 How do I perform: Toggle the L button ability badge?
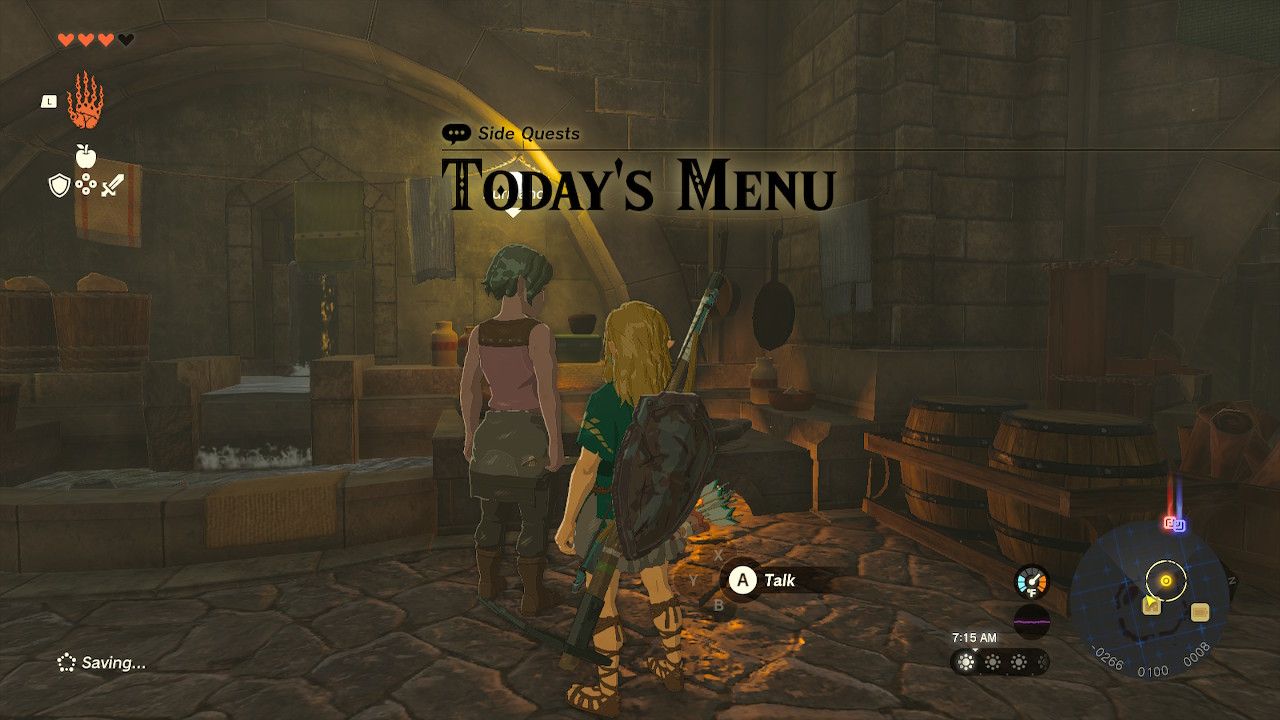point(48,100)
